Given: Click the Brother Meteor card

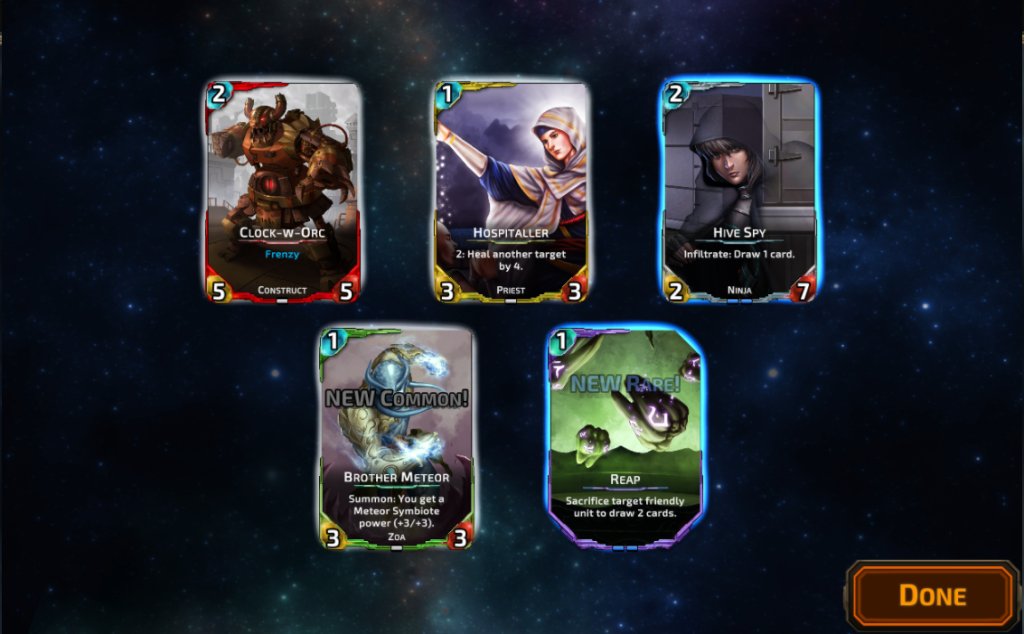Looking at the screenshot, I should coord(396,437).
